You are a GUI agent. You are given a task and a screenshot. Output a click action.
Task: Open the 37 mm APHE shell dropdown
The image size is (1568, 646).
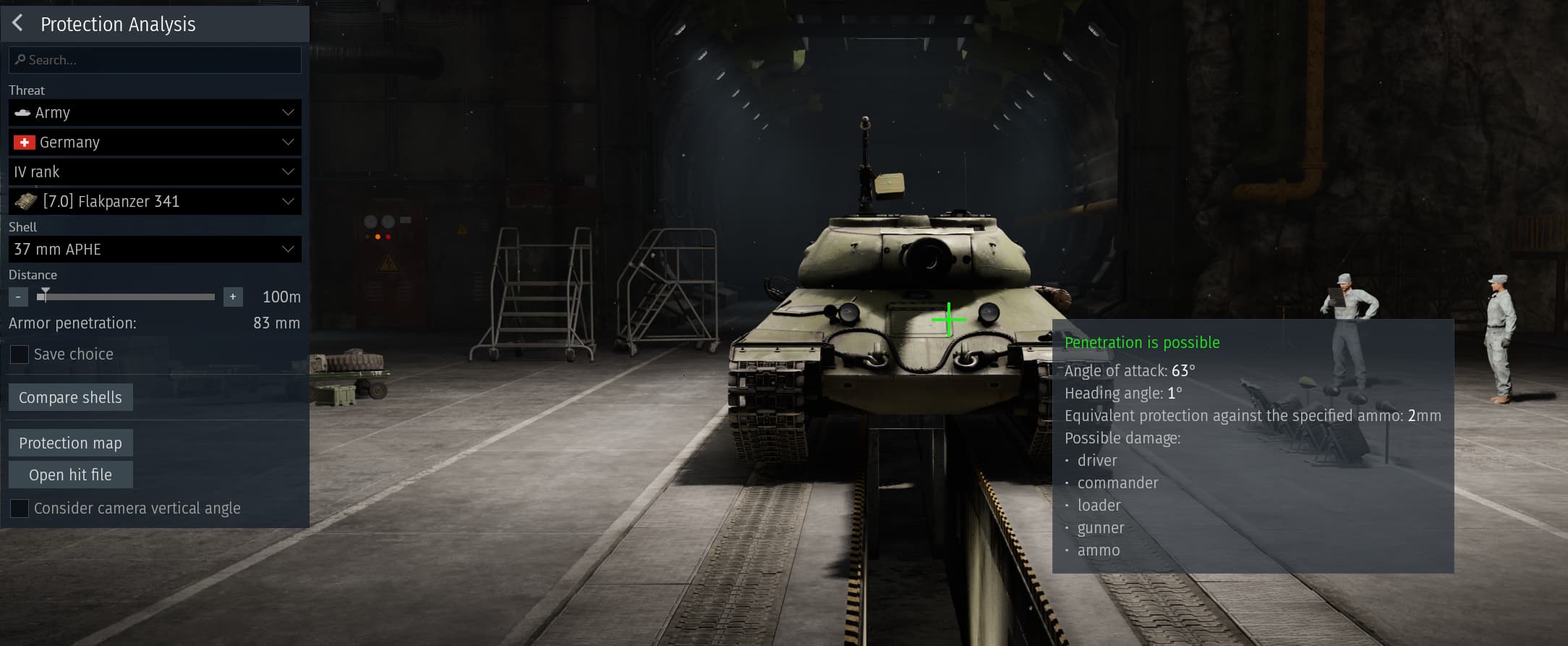tap(155, 250)
